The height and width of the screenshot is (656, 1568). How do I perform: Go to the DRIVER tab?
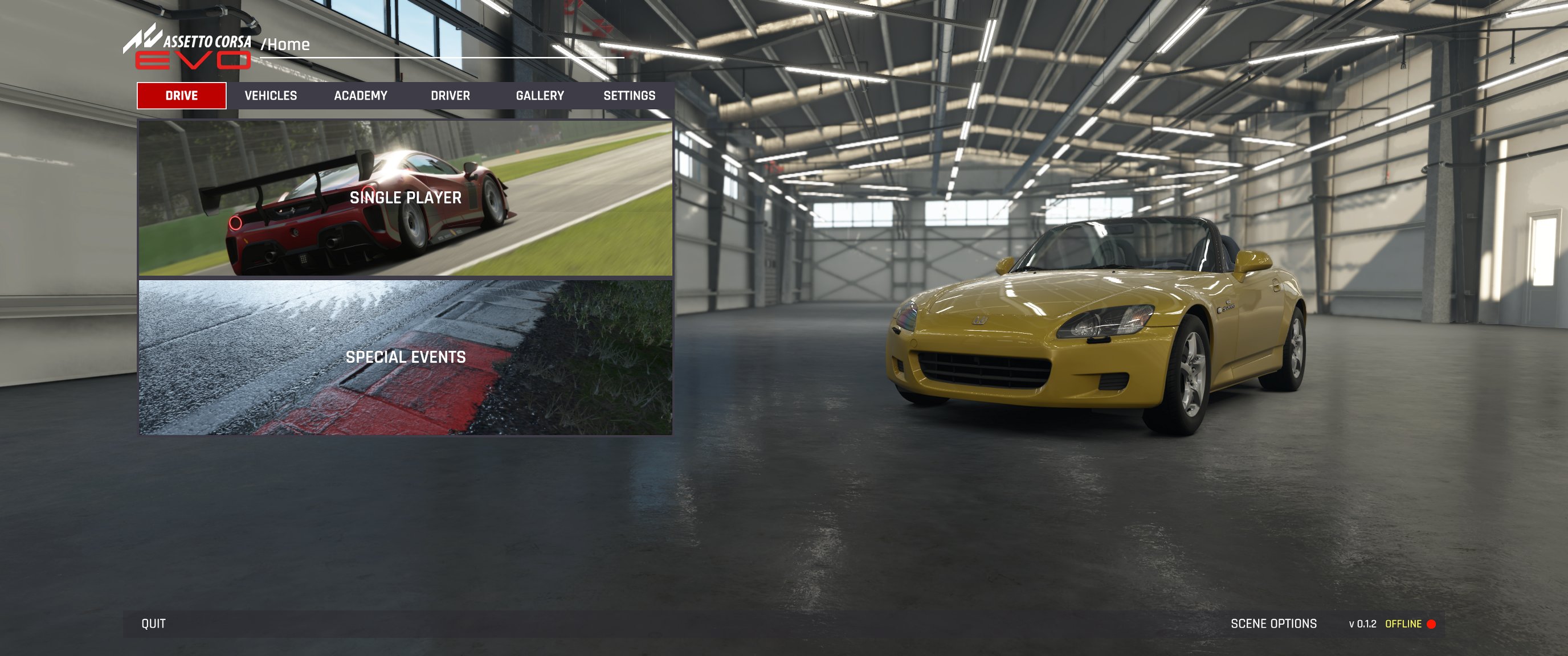(450, 96)
